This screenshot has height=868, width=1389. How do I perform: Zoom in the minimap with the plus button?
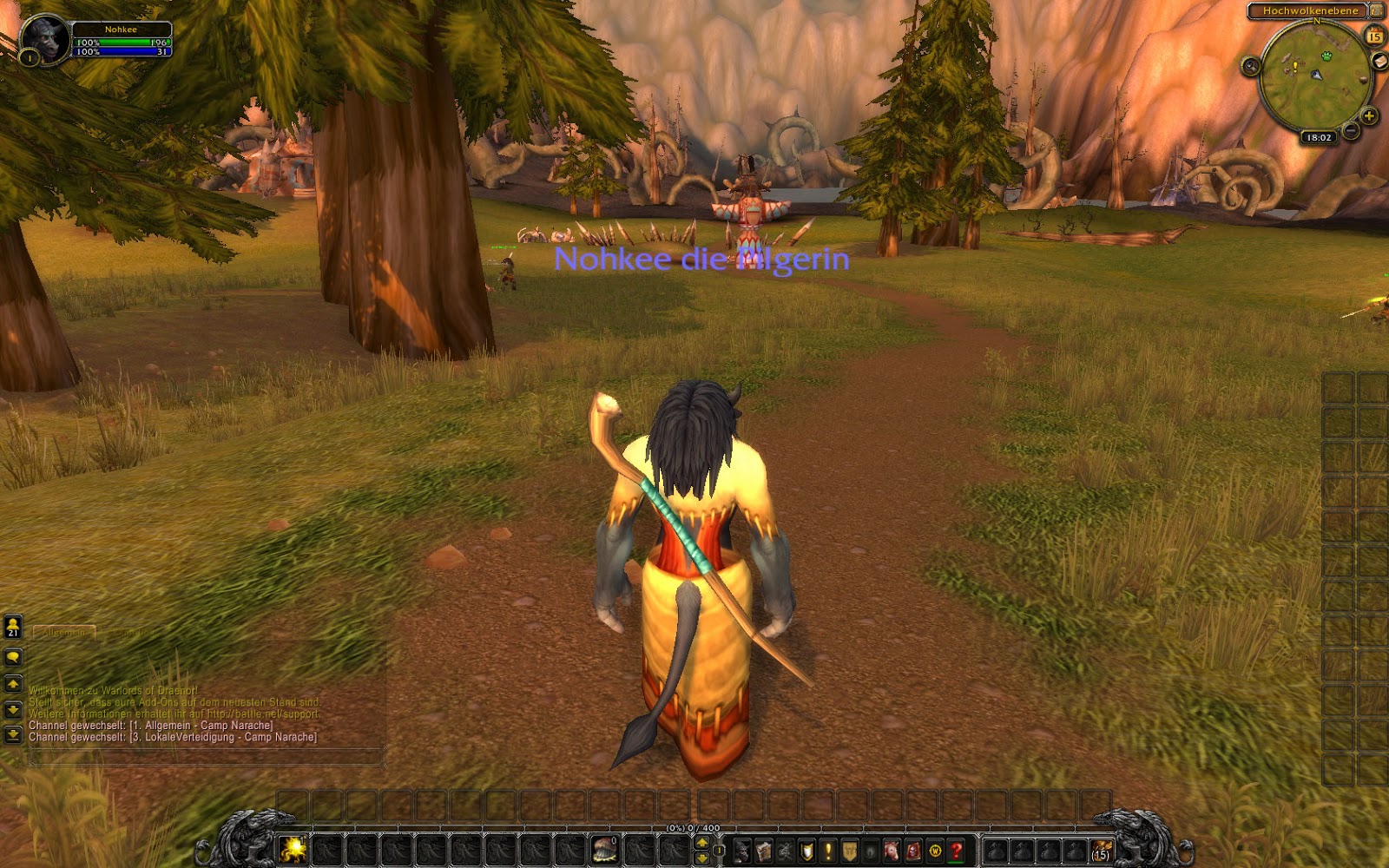[1368, 116]
